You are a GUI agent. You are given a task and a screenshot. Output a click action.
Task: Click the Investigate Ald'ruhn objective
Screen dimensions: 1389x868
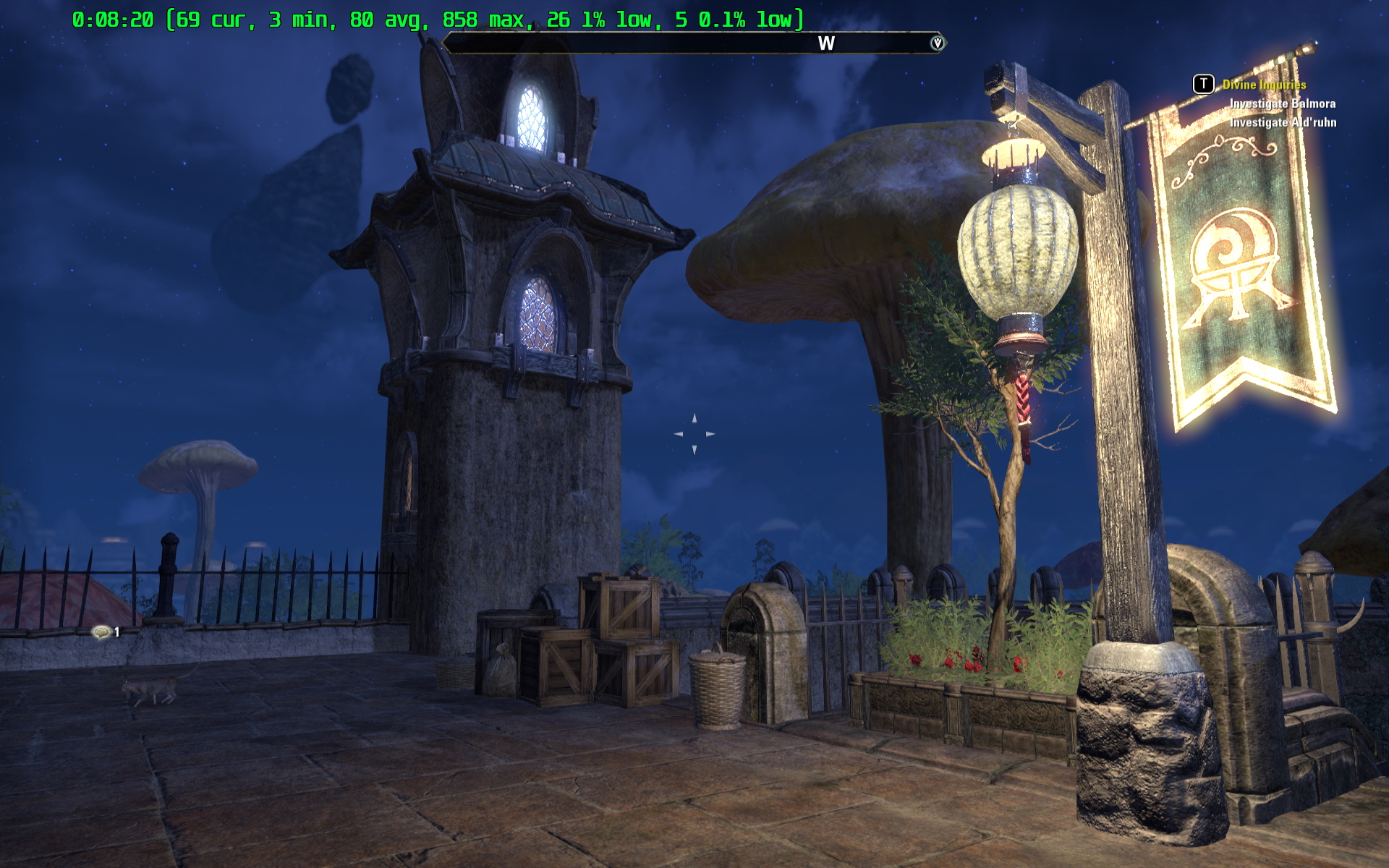(x=1283, y=122)
